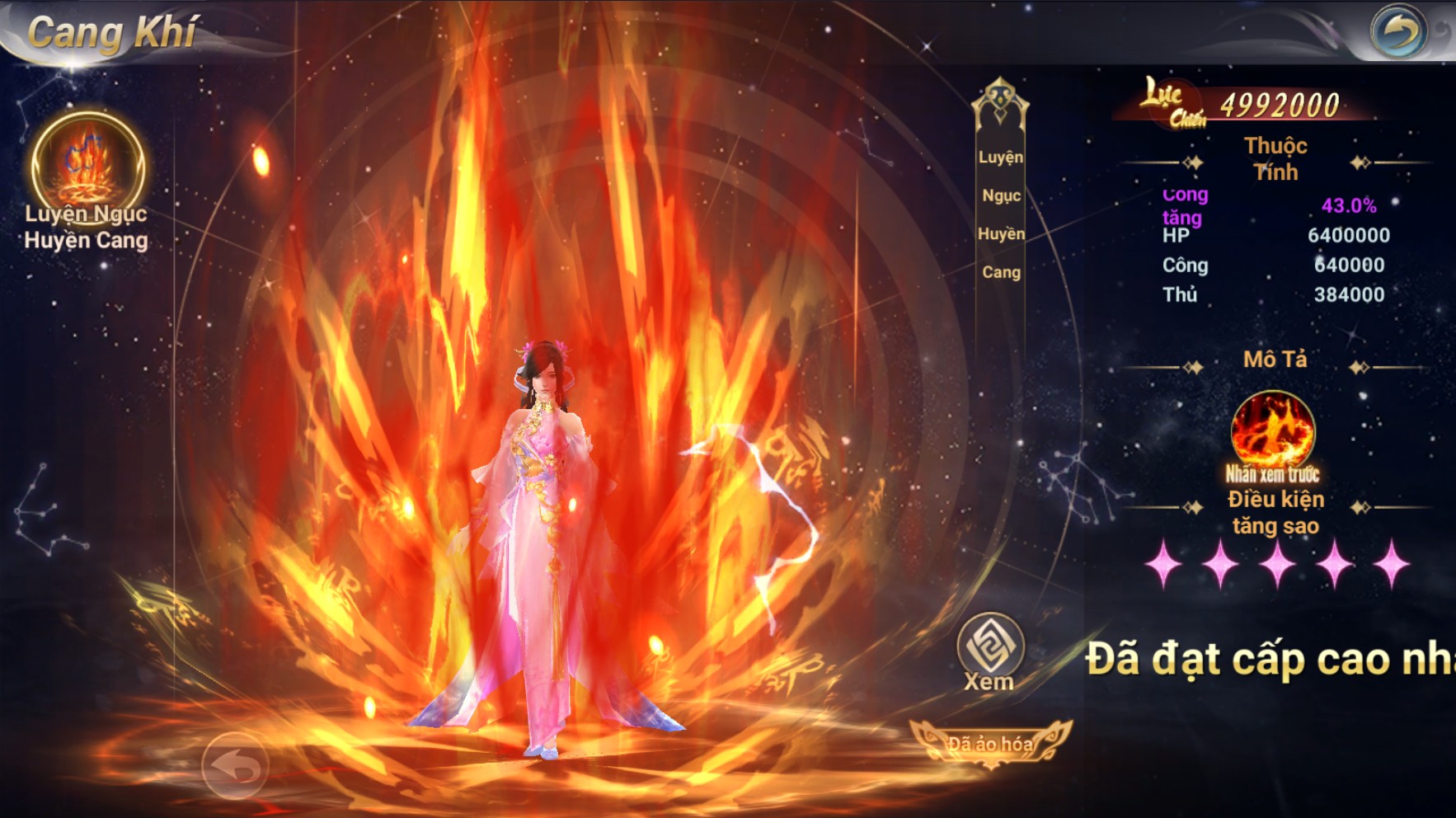Click the Đã ảo hóa button
Viewport: 1456px width, 818px height.
coord(989,744)
